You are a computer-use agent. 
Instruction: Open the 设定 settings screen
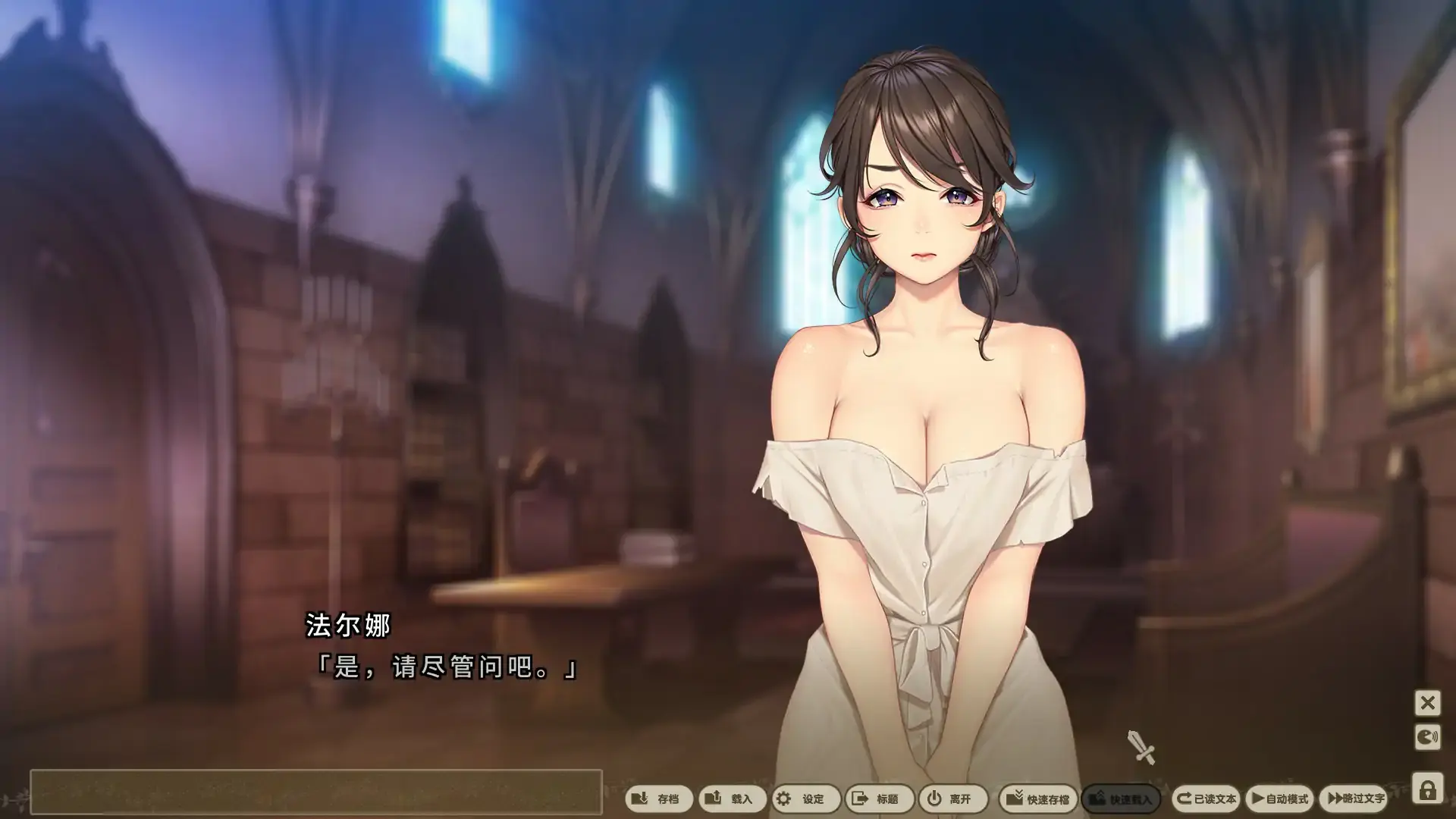tap(804, 799)
